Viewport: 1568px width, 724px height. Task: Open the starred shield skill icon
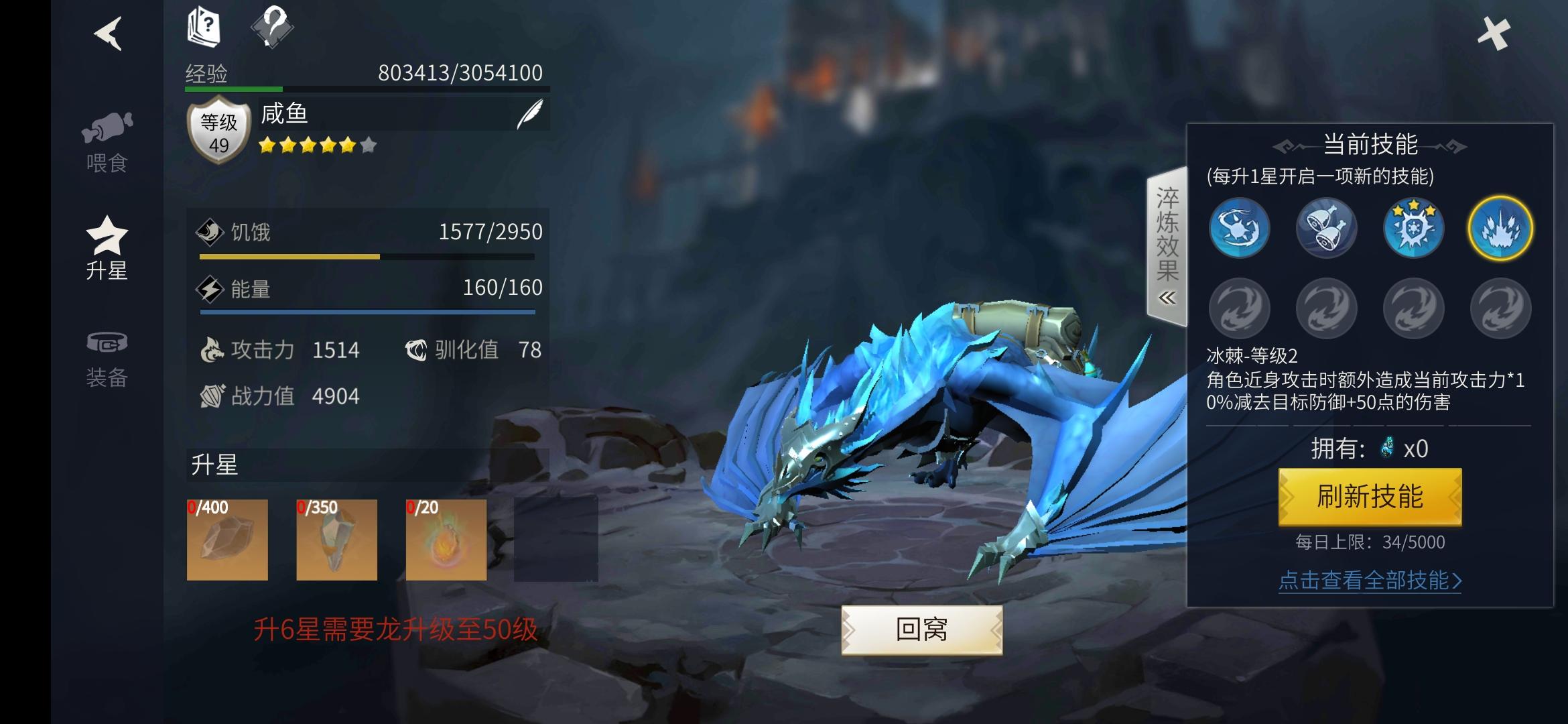1413,228
